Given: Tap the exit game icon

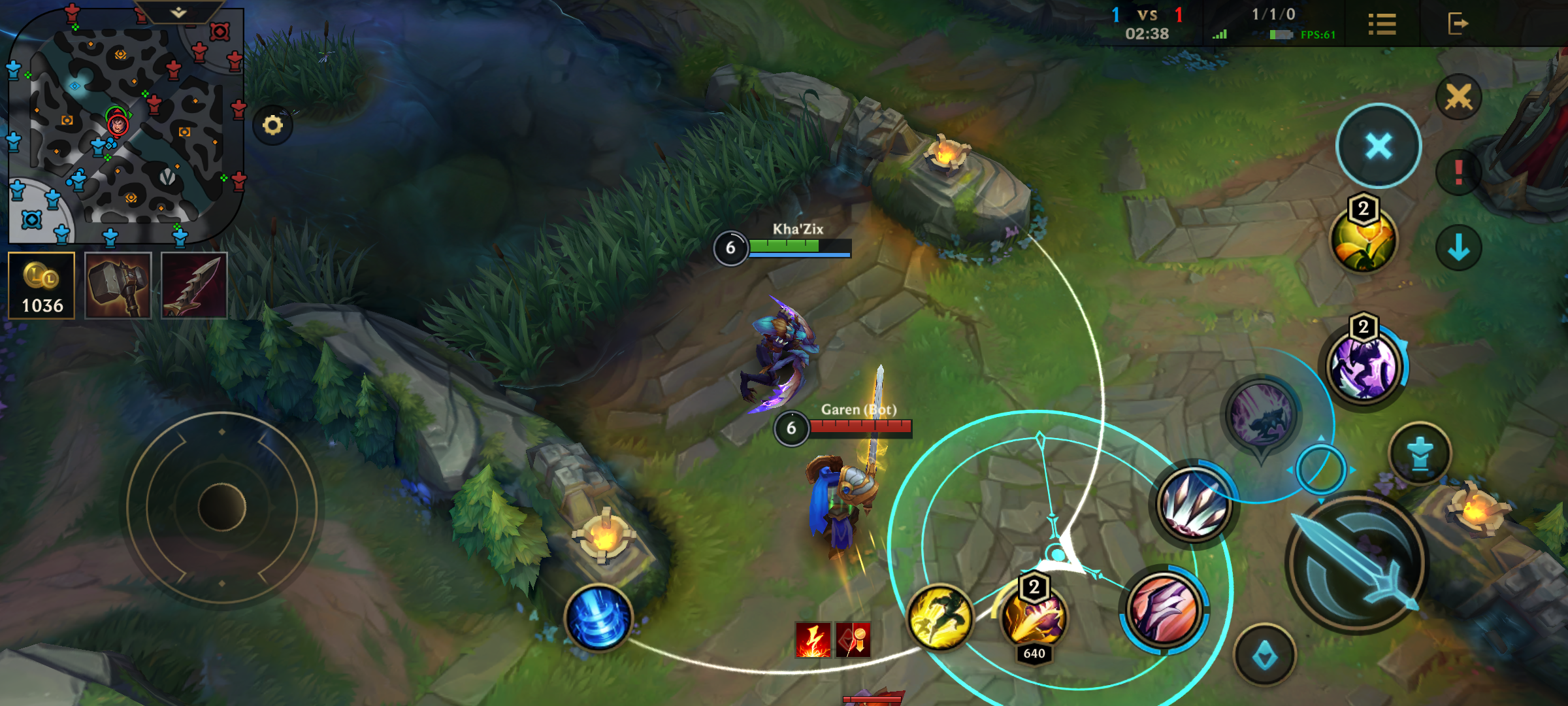Looking at the screenshot, I should (x=1458, y=24).
